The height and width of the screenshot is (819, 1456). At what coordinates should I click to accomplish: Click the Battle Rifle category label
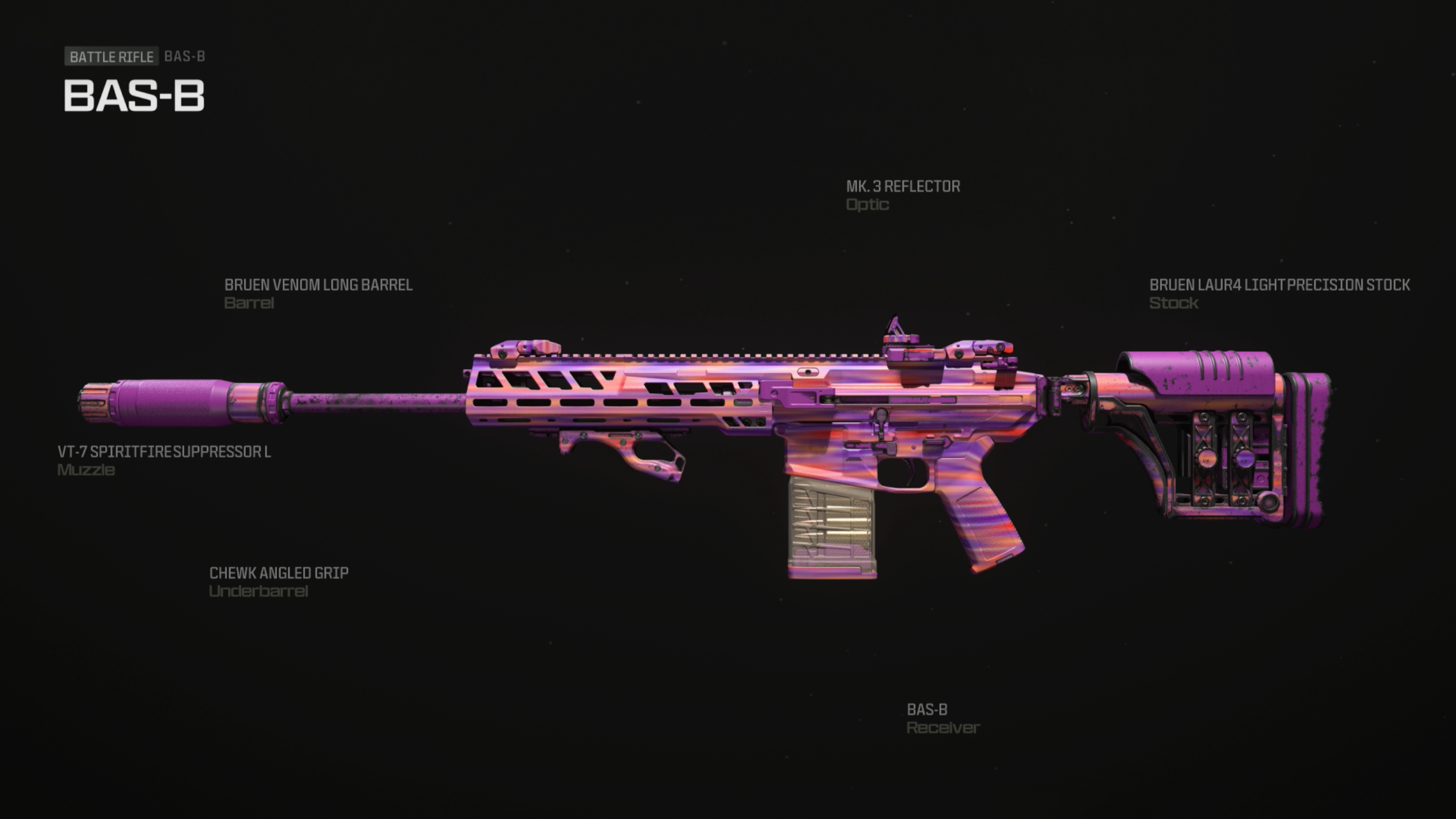pyautogui.click(x=111, y=56)
